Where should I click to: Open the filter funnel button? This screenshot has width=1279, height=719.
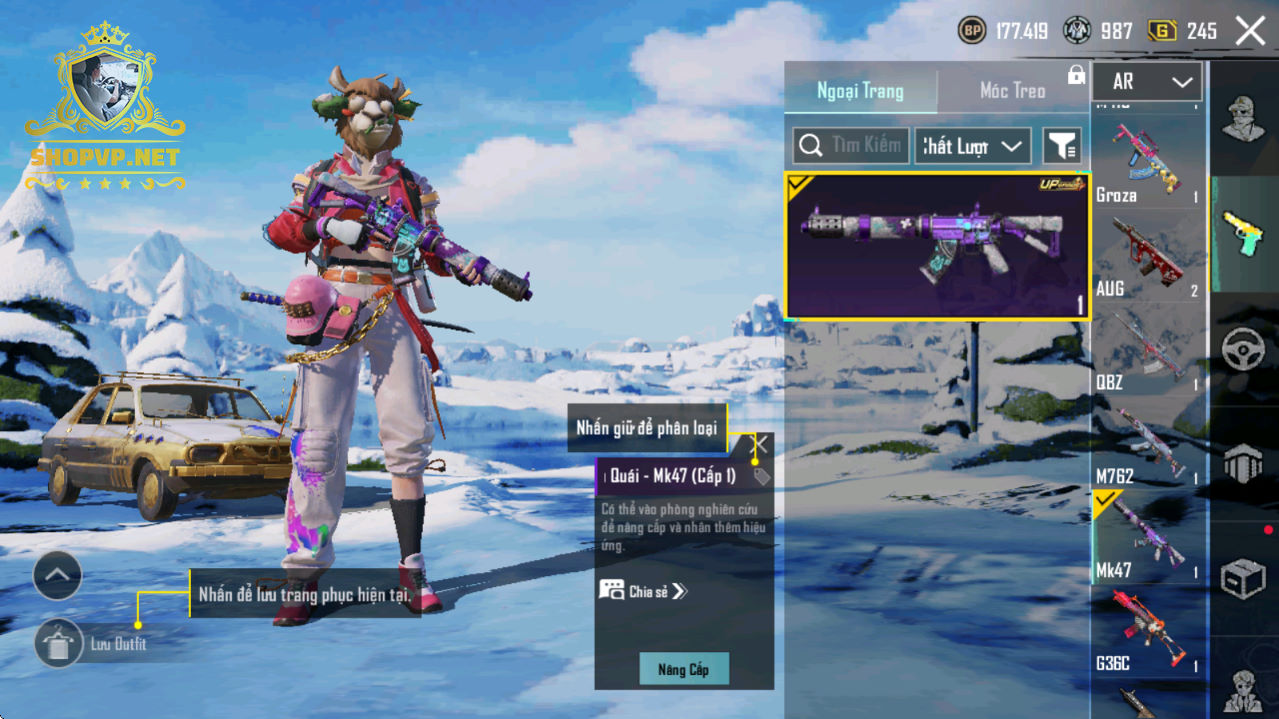tap(1062, 146)
